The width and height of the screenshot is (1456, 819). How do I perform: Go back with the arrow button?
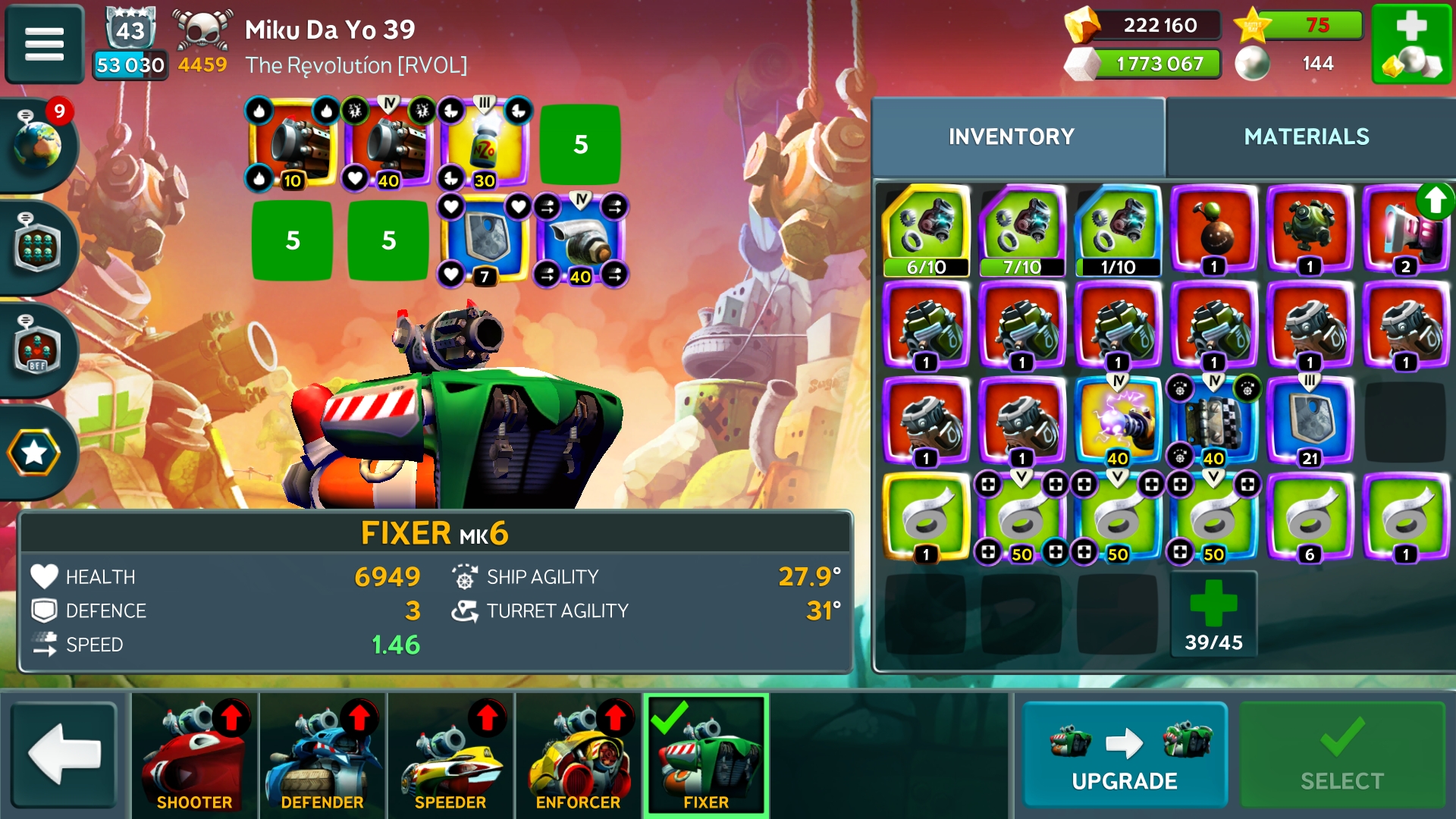(64, 755)
